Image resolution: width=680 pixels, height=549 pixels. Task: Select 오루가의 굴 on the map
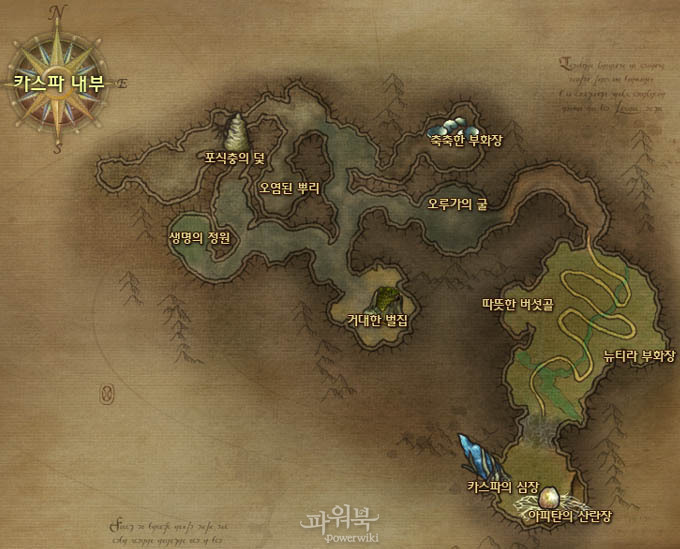(457, 204)
